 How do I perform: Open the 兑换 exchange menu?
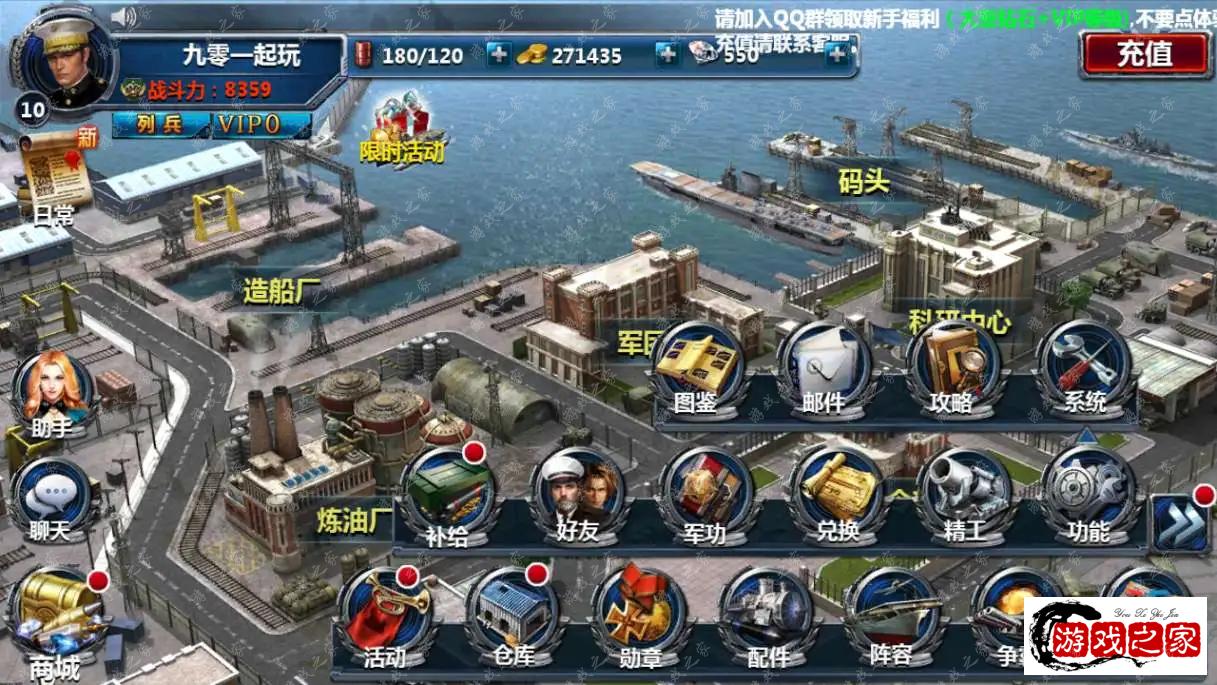(836, 497)
